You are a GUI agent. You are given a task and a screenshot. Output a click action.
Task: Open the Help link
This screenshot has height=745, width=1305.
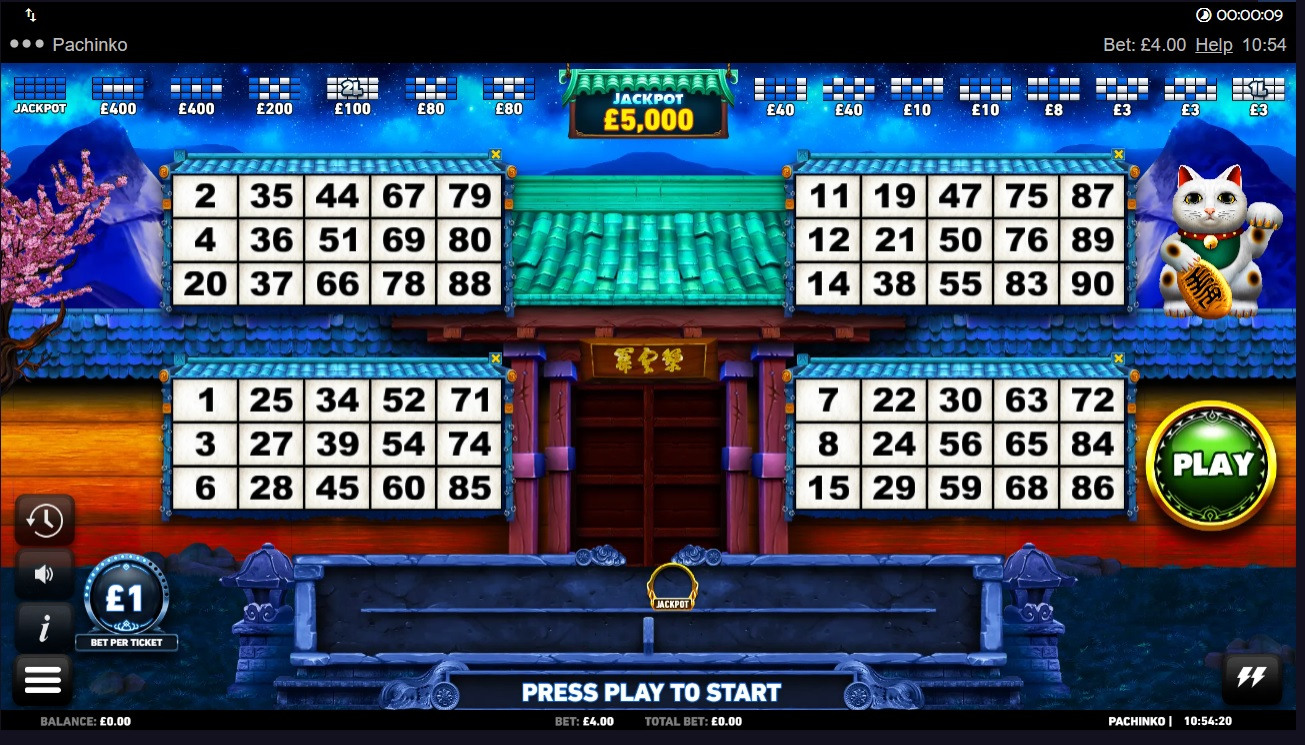(x=1215, y=44)
